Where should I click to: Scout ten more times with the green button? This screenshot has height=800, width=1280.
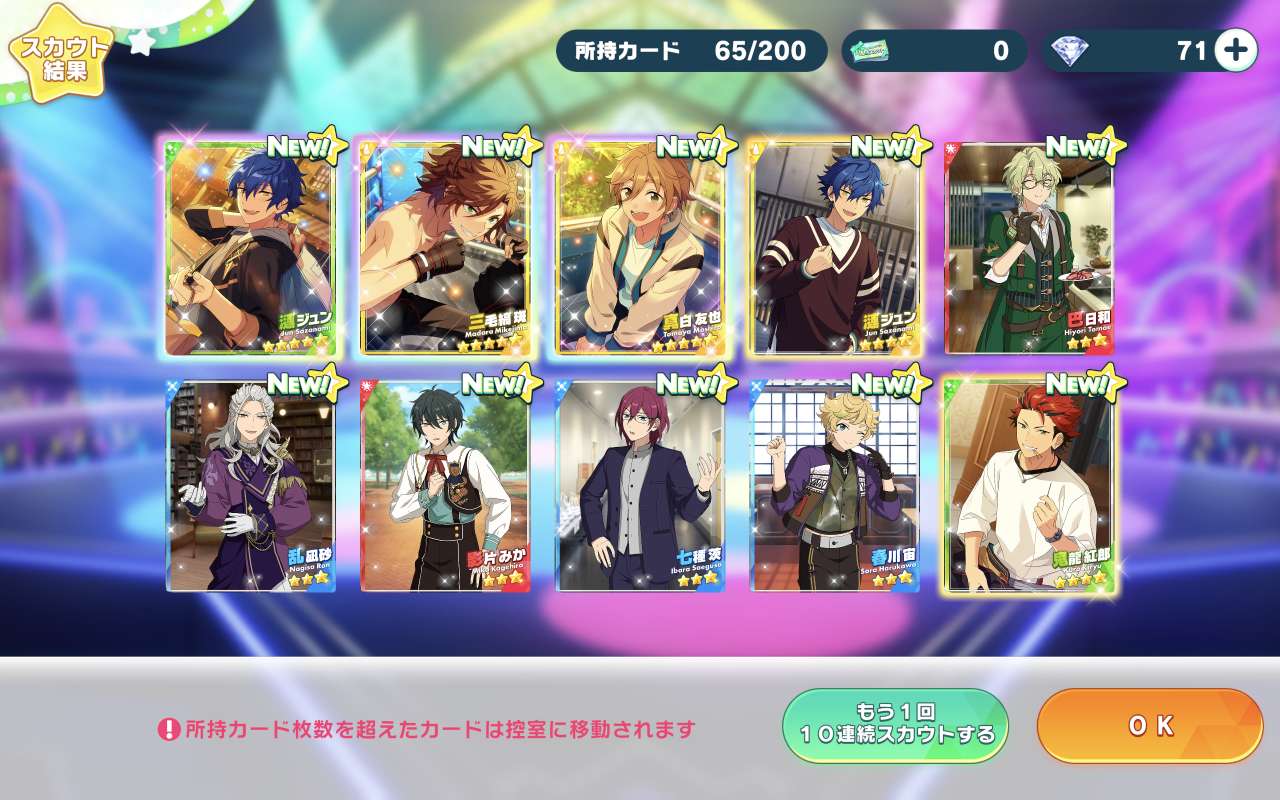coord(895,726)
